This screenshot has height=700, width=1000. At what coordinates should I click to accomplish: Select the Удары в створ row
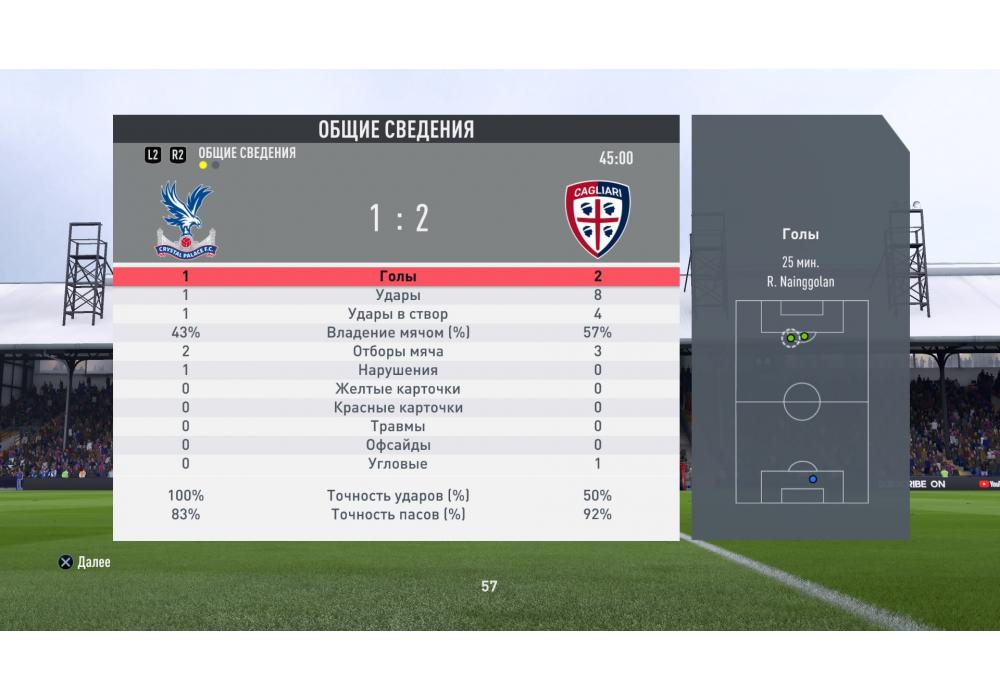click(x=397, y=314)
